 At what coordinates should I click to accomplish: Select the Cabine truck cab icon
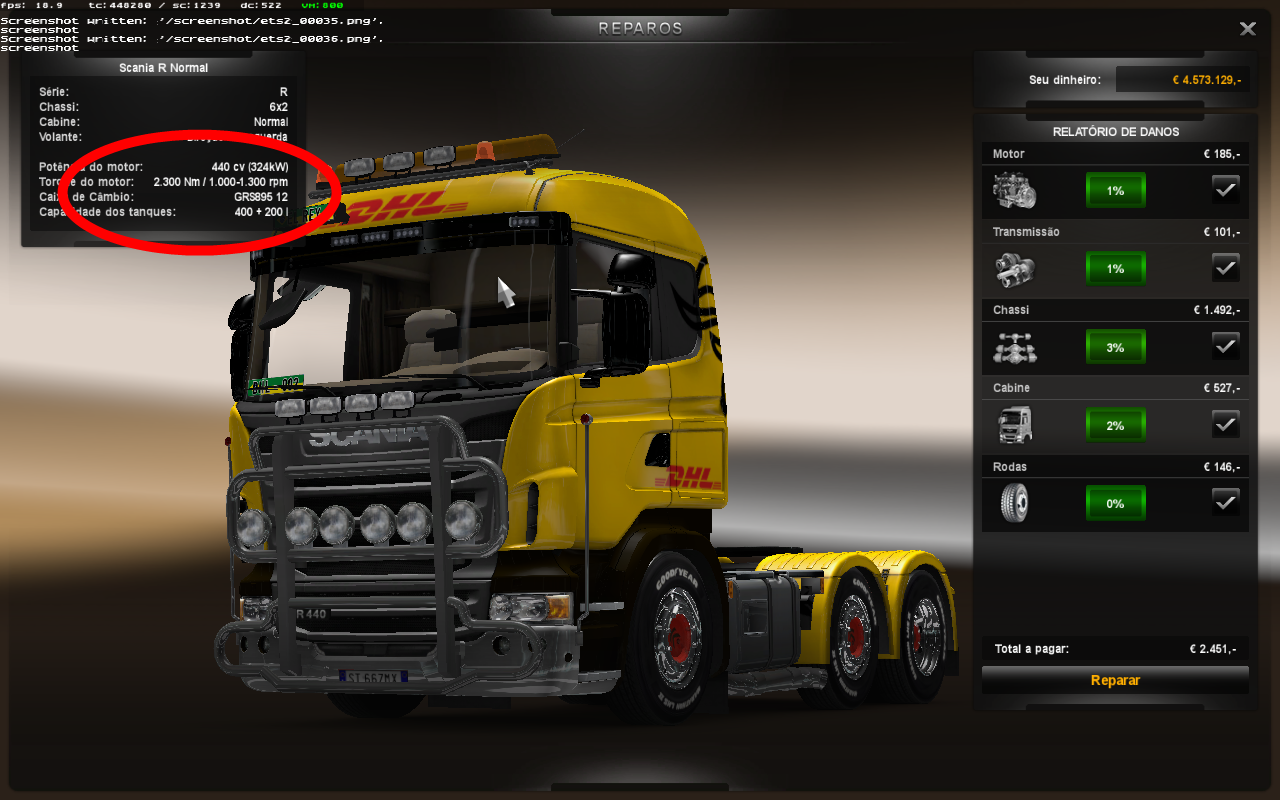tap(1013, 424)
